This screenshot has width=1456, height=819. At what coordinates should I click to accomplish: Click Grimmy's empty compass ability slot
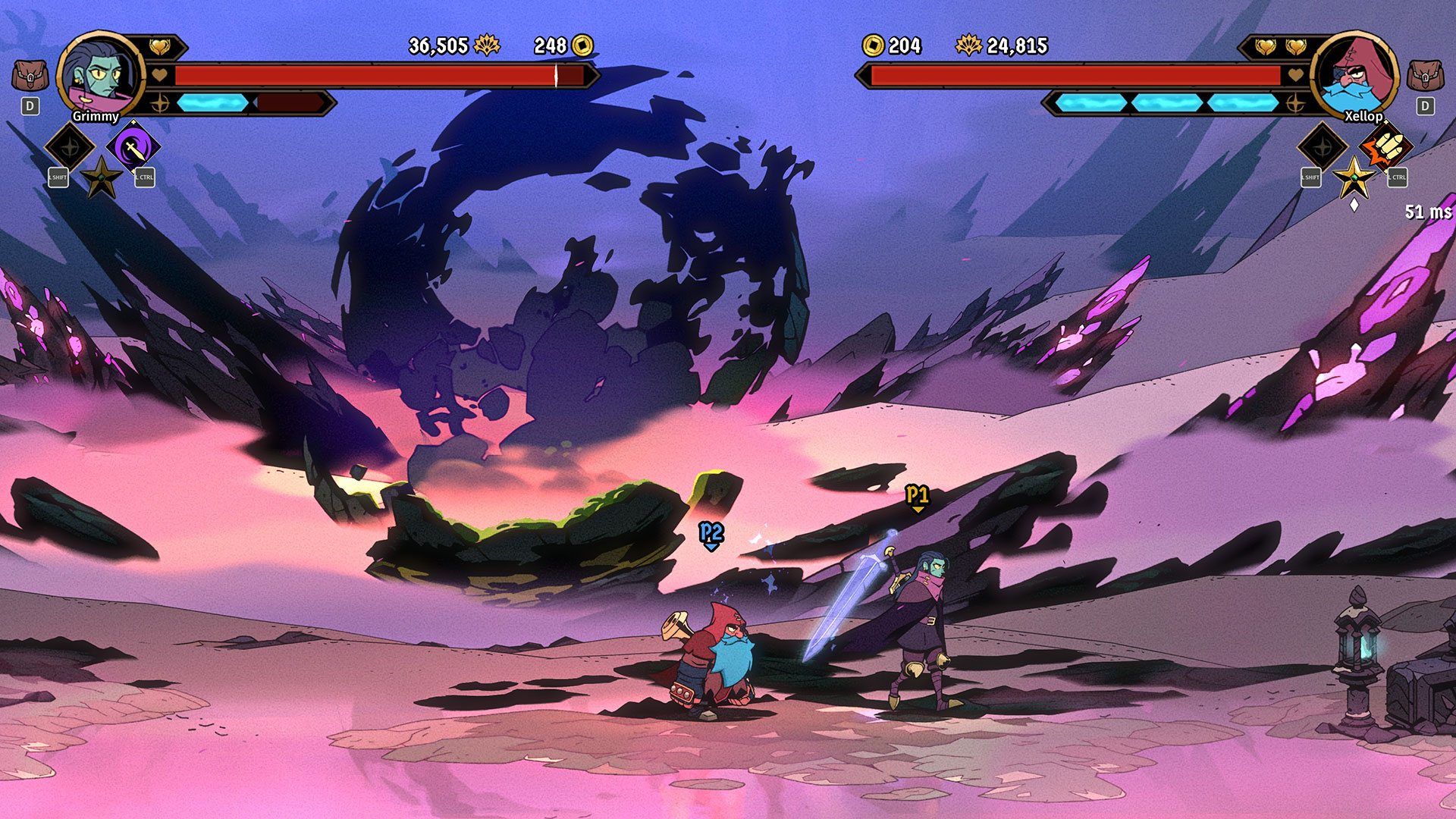[70, 147]
